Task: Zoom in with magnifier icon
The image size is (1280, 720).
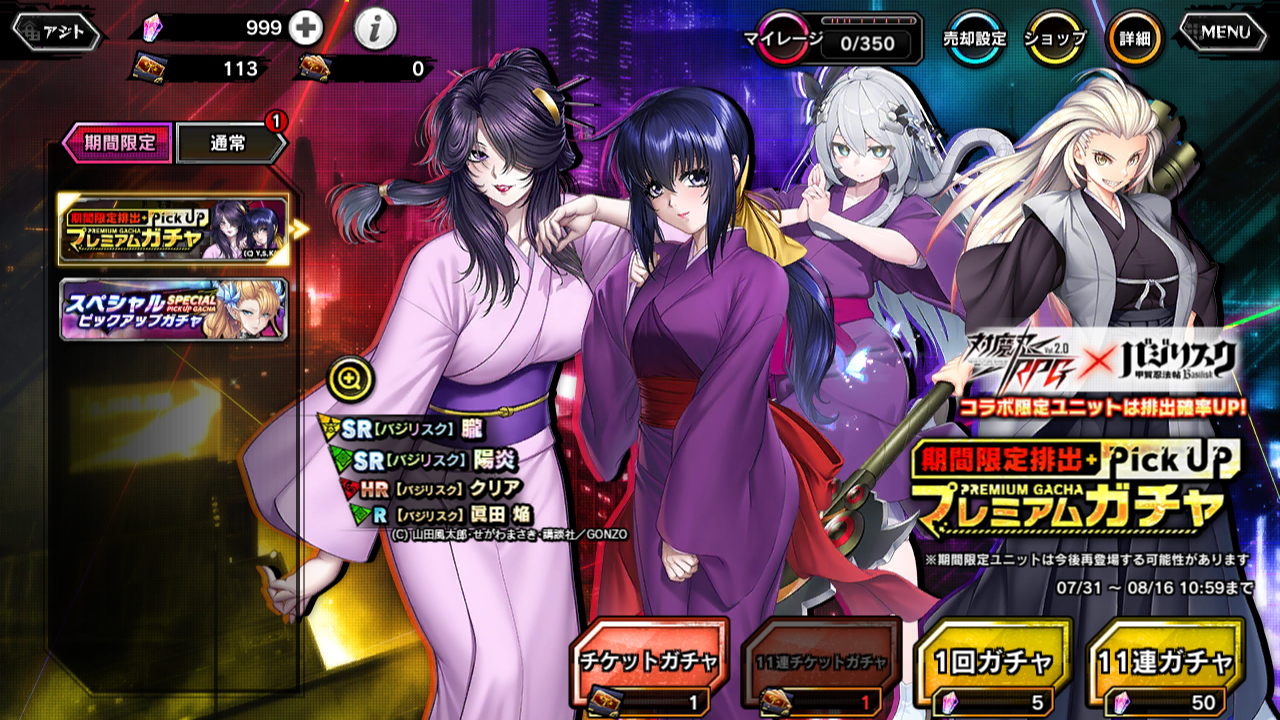Action: (x=351, y=378)
